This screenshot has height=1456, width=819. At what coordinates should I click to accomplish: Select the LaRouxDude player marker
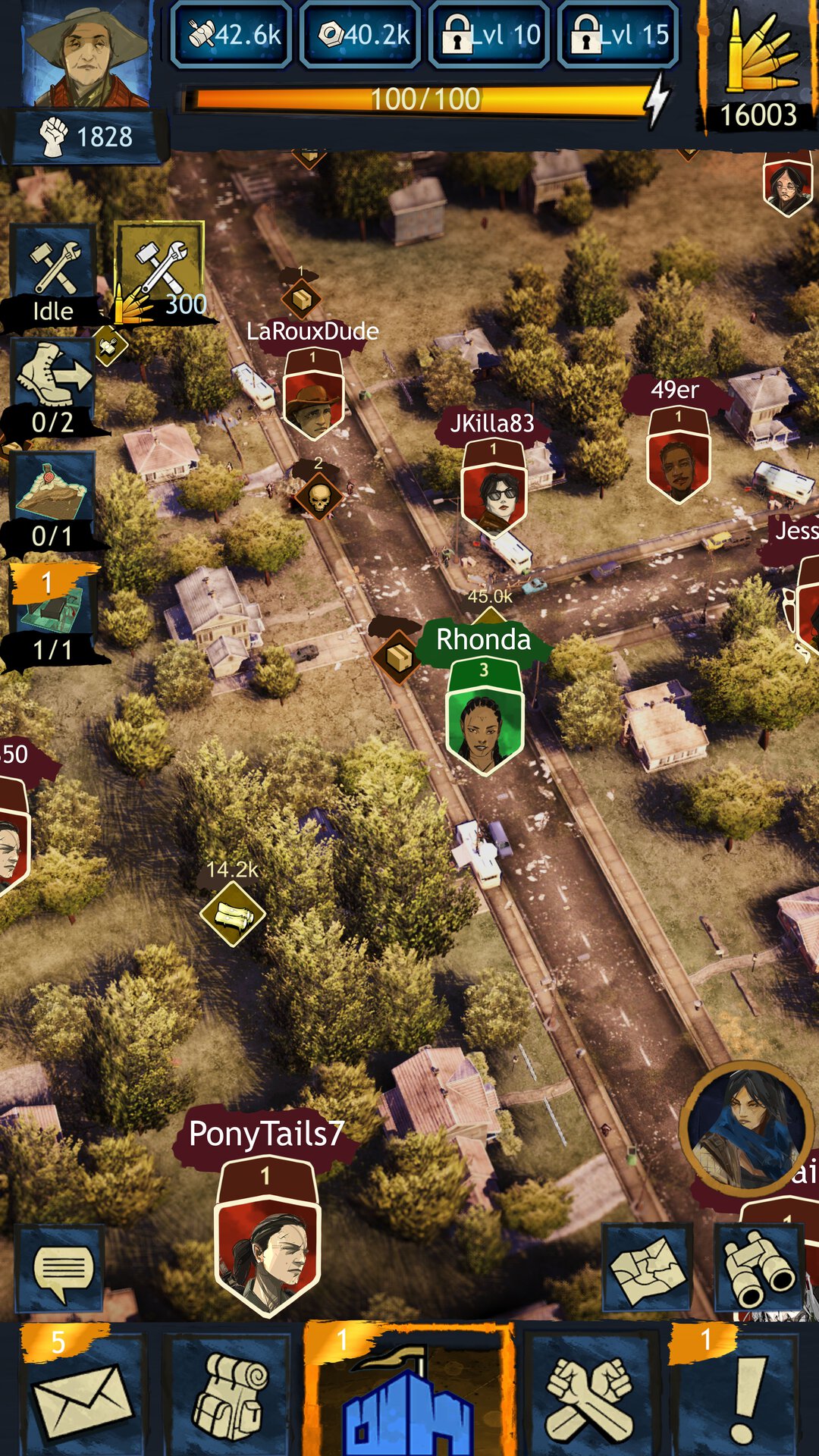(x=313, y=397)
